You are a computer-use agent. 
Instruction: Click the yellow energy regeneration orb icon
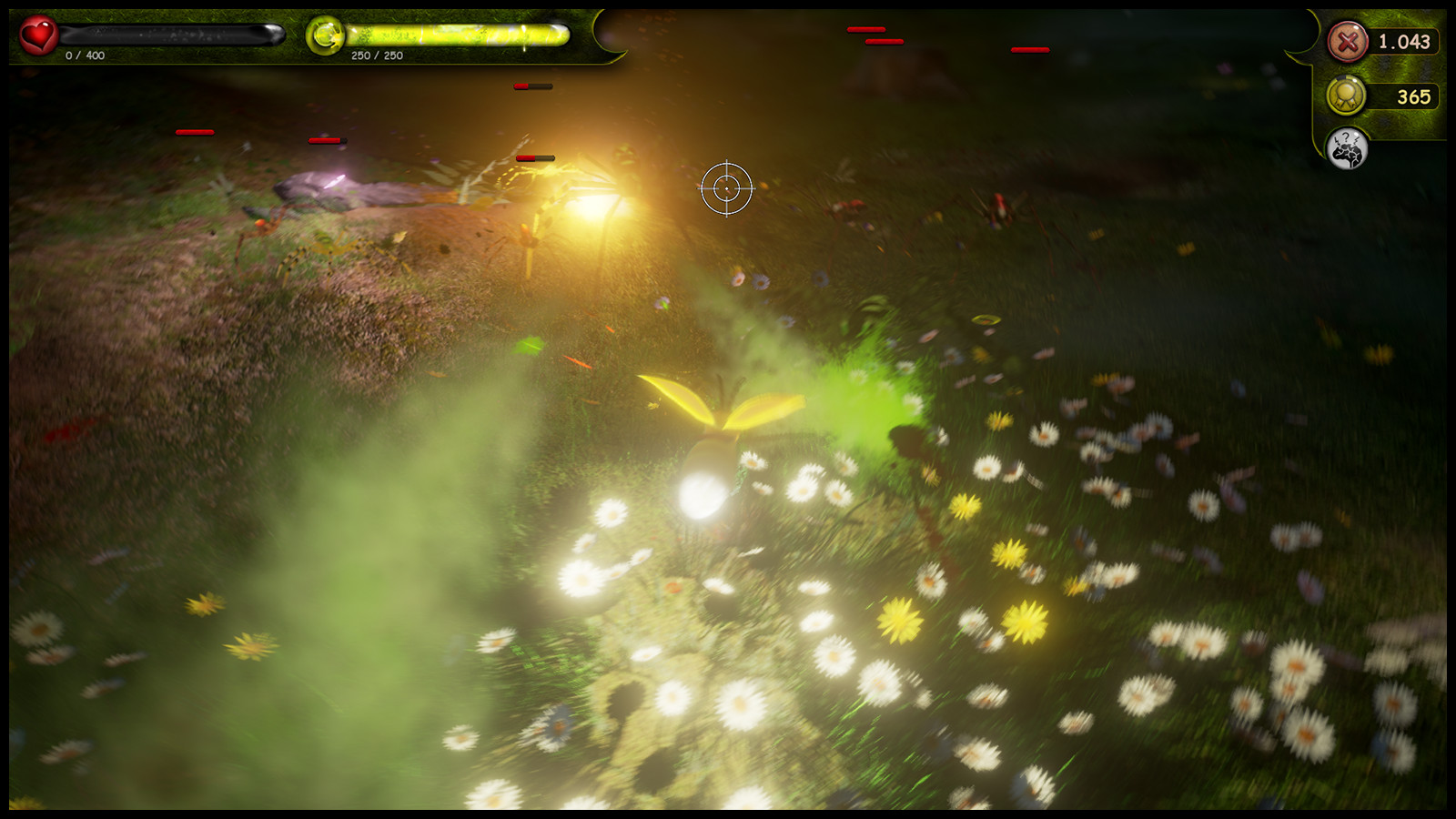(x=328, y=35)
